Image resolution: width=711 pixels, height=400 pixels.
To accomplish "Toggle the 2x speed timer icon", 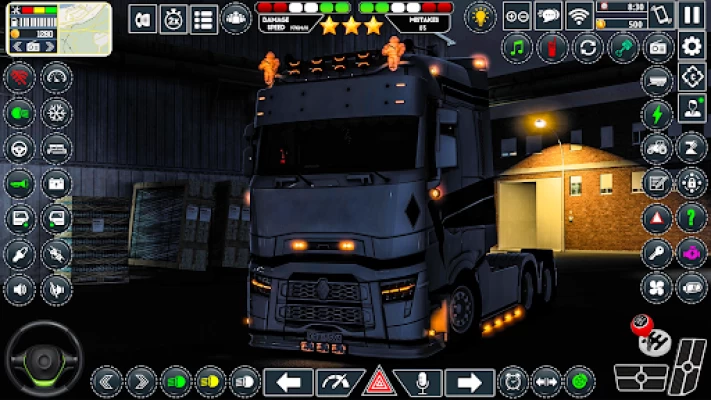I will (173, 18).
